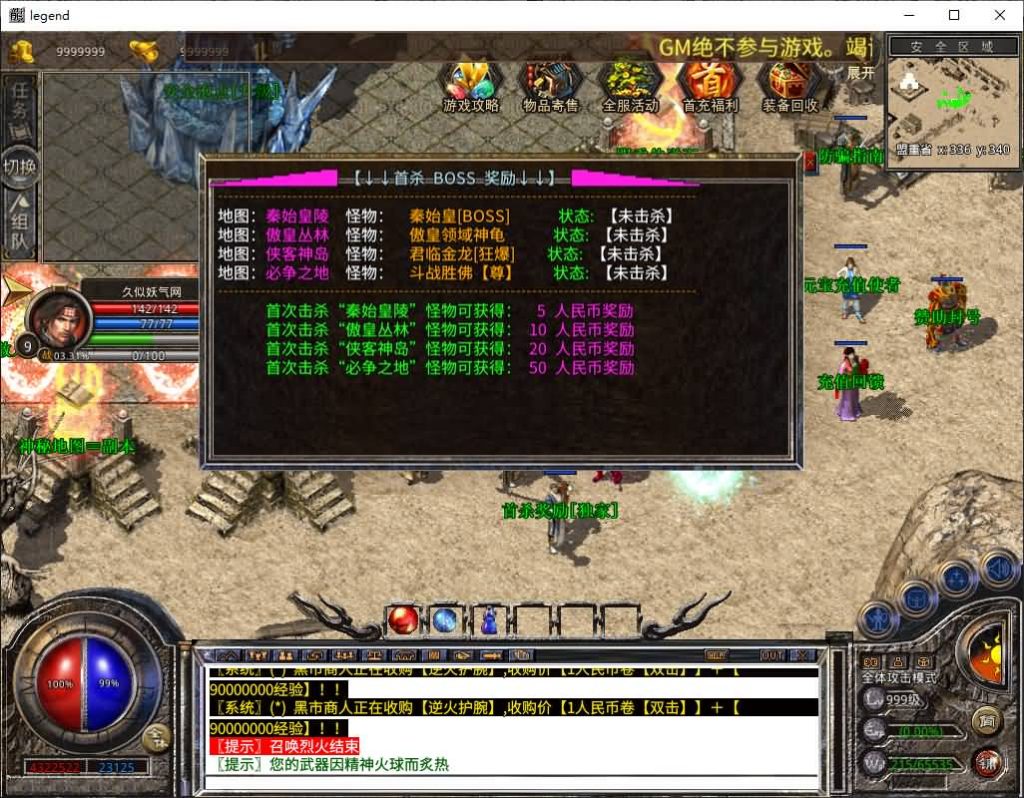
Task: Use the red potion in the hotbar
Action: click(403, 620)
